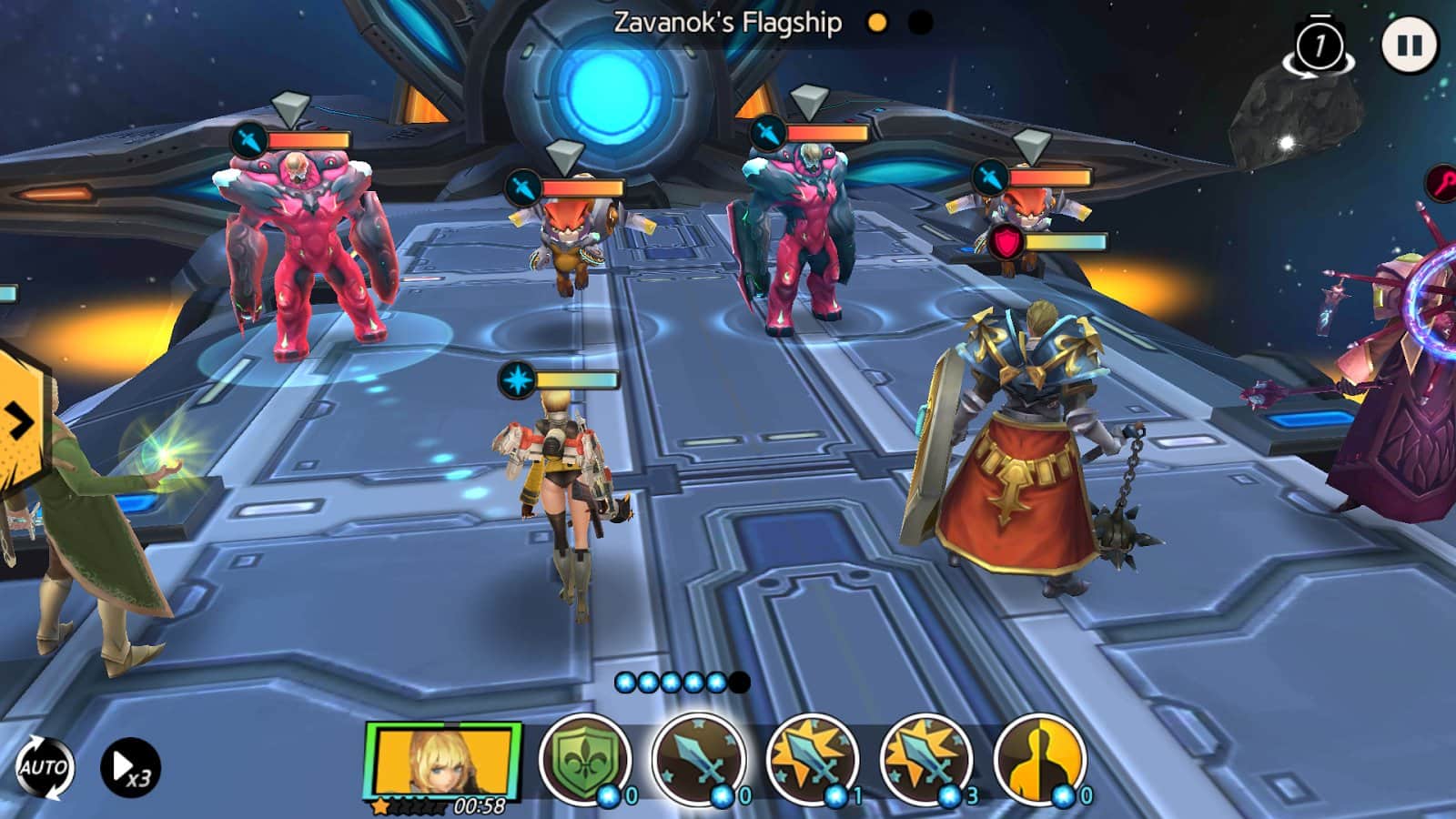The height and width of the screenshot is (819, 1456).
Task: Click the red key icon at screen edge
Action: point(1442,182)
